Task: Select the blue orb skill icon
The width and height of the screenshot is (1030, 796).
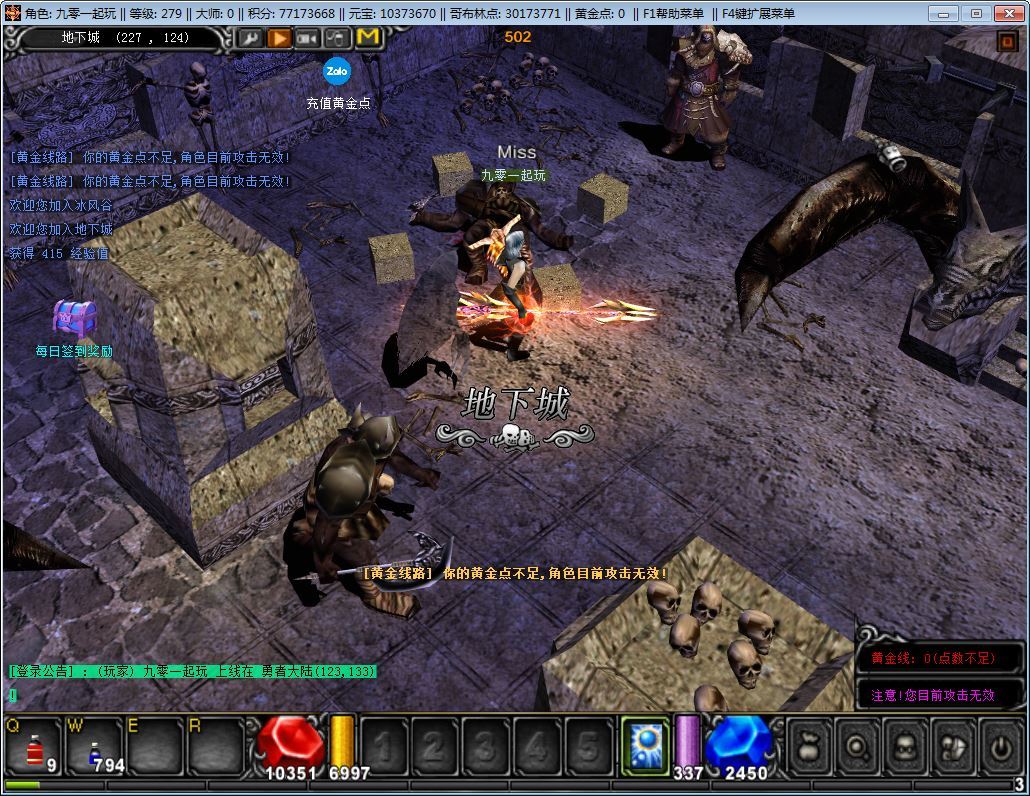Action: (x=646, y=747)
